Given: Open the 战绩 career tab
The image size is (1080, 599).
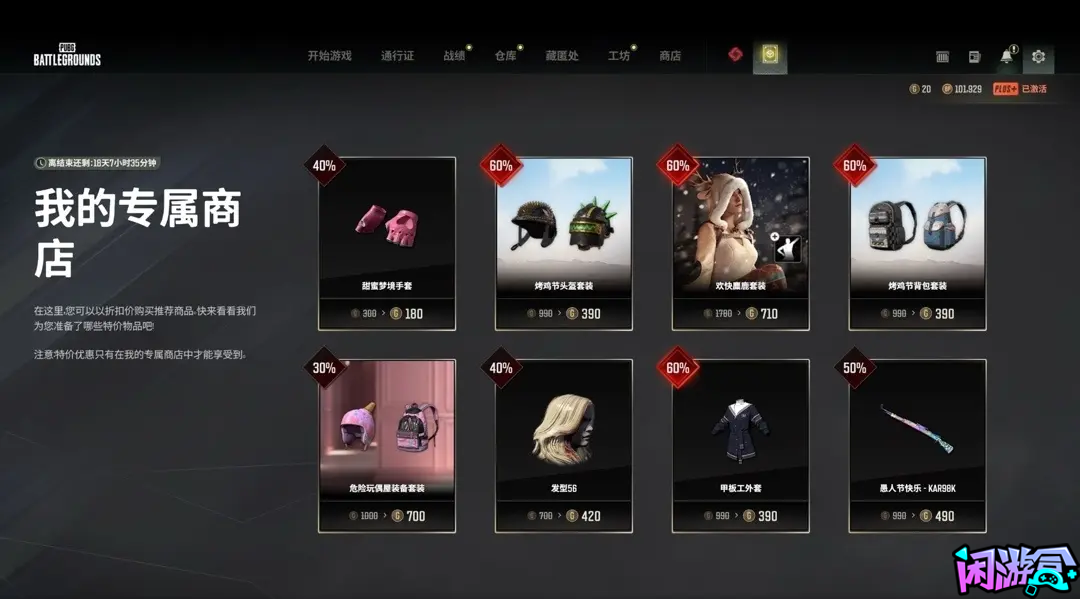Looking at the screenshot, I should pyautogui.click(x=454, y=56).
